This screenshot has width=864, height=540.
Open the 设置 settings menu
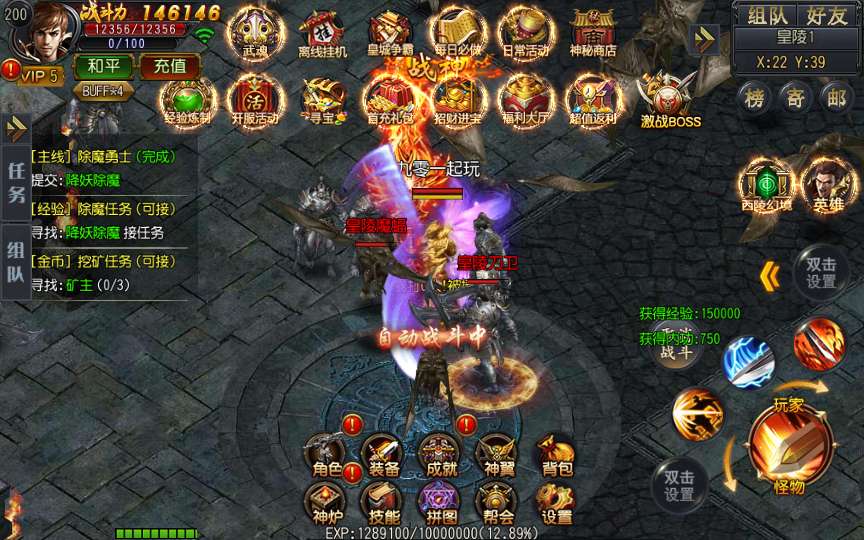point(556,503)
